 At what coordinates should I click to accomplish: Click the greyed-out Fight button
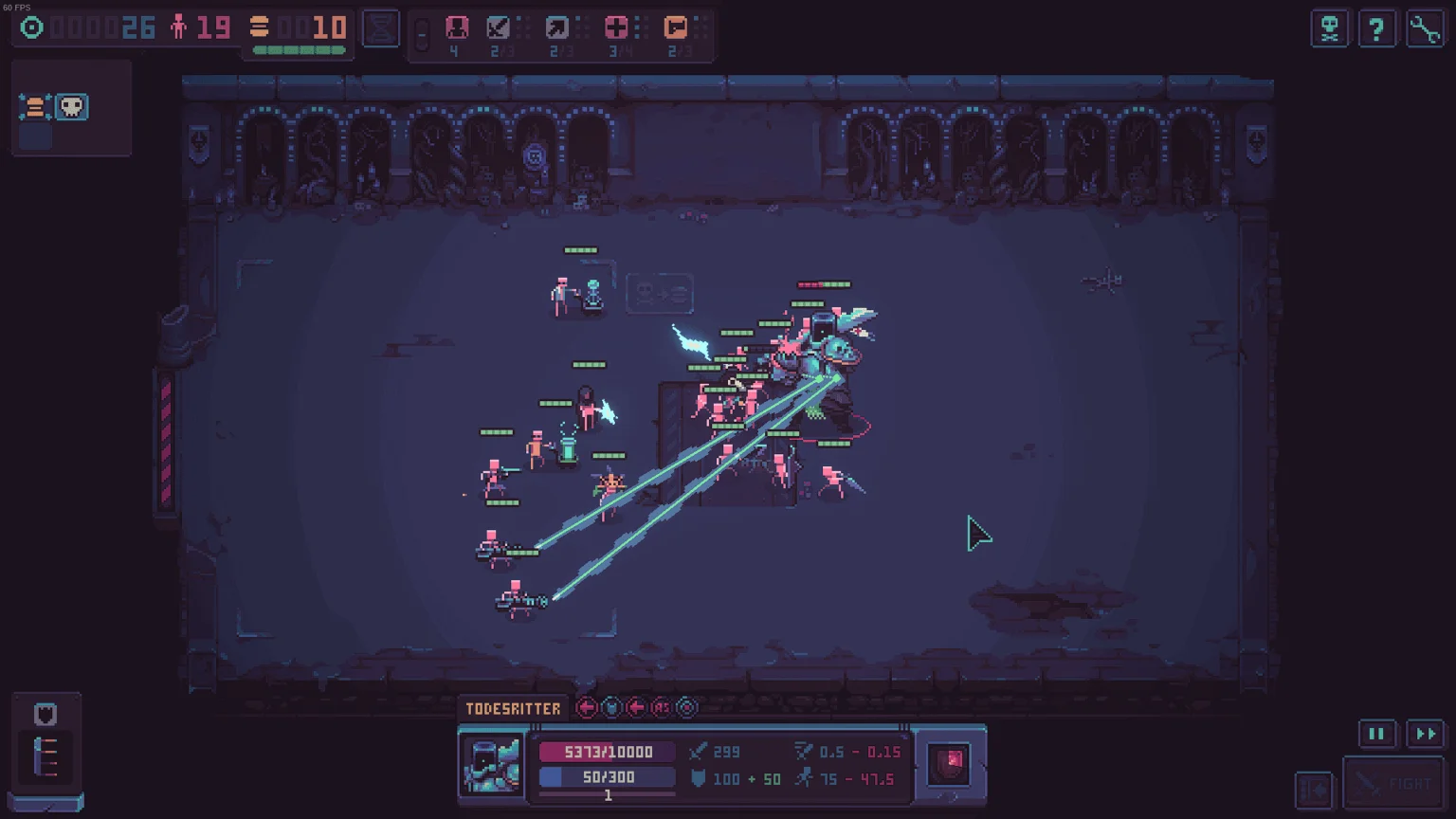click(1394, 784)
